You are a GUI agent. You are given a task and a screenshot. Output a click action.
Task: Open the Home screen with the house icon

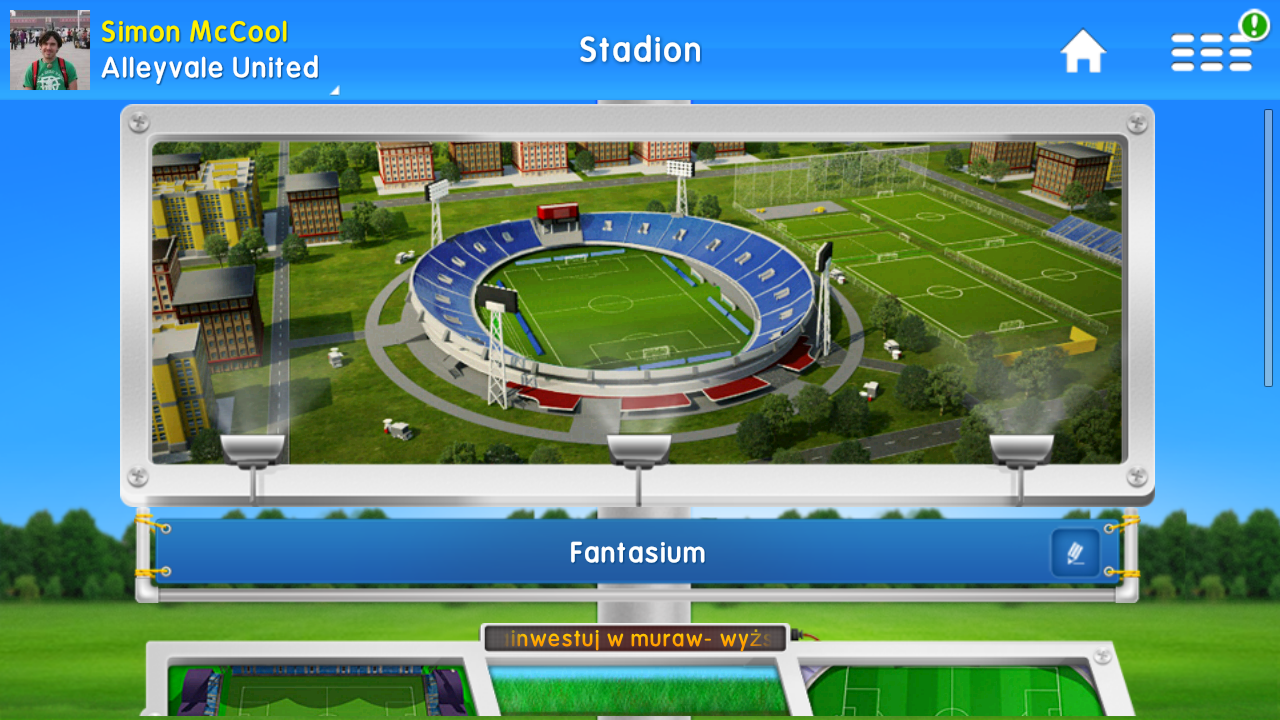pyautogui.click(x=1084, y=50)
